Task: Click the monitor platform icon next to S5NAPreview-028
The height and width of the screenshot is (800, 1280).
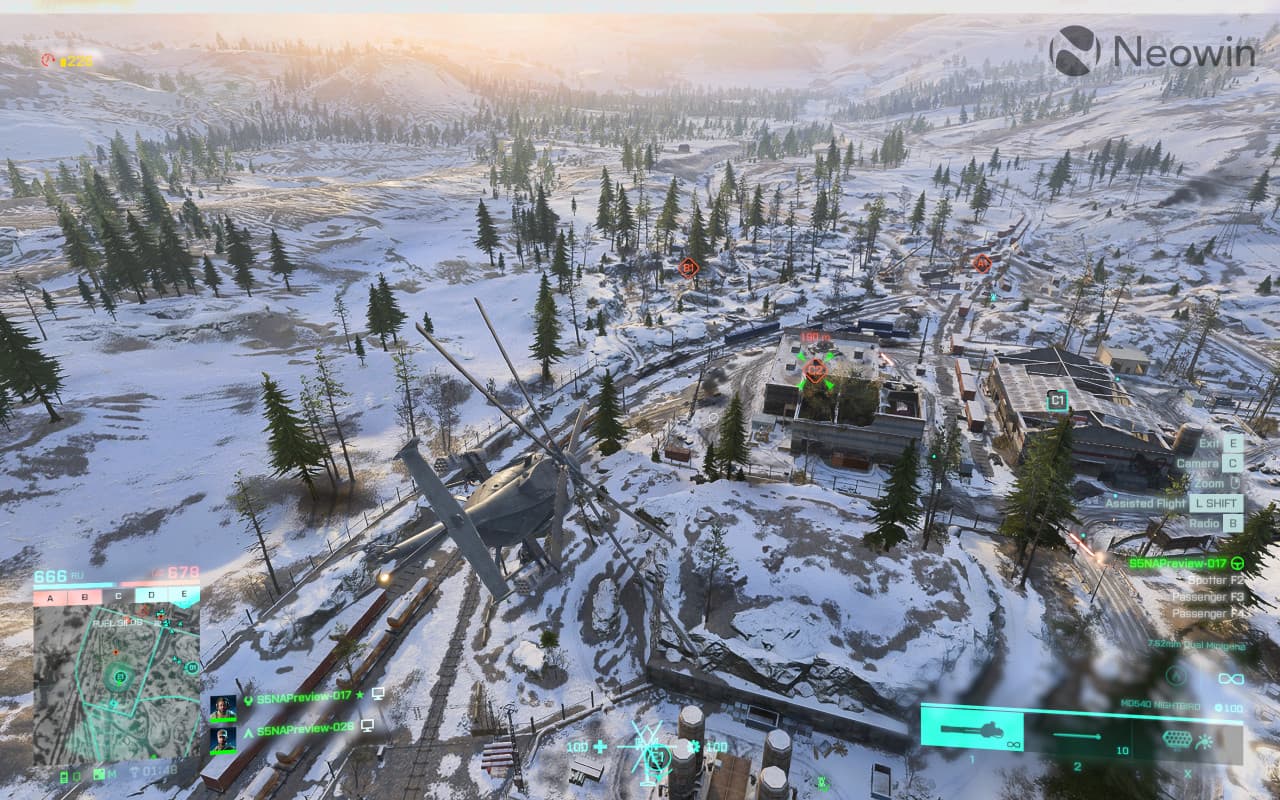Action: coord(366,725)
